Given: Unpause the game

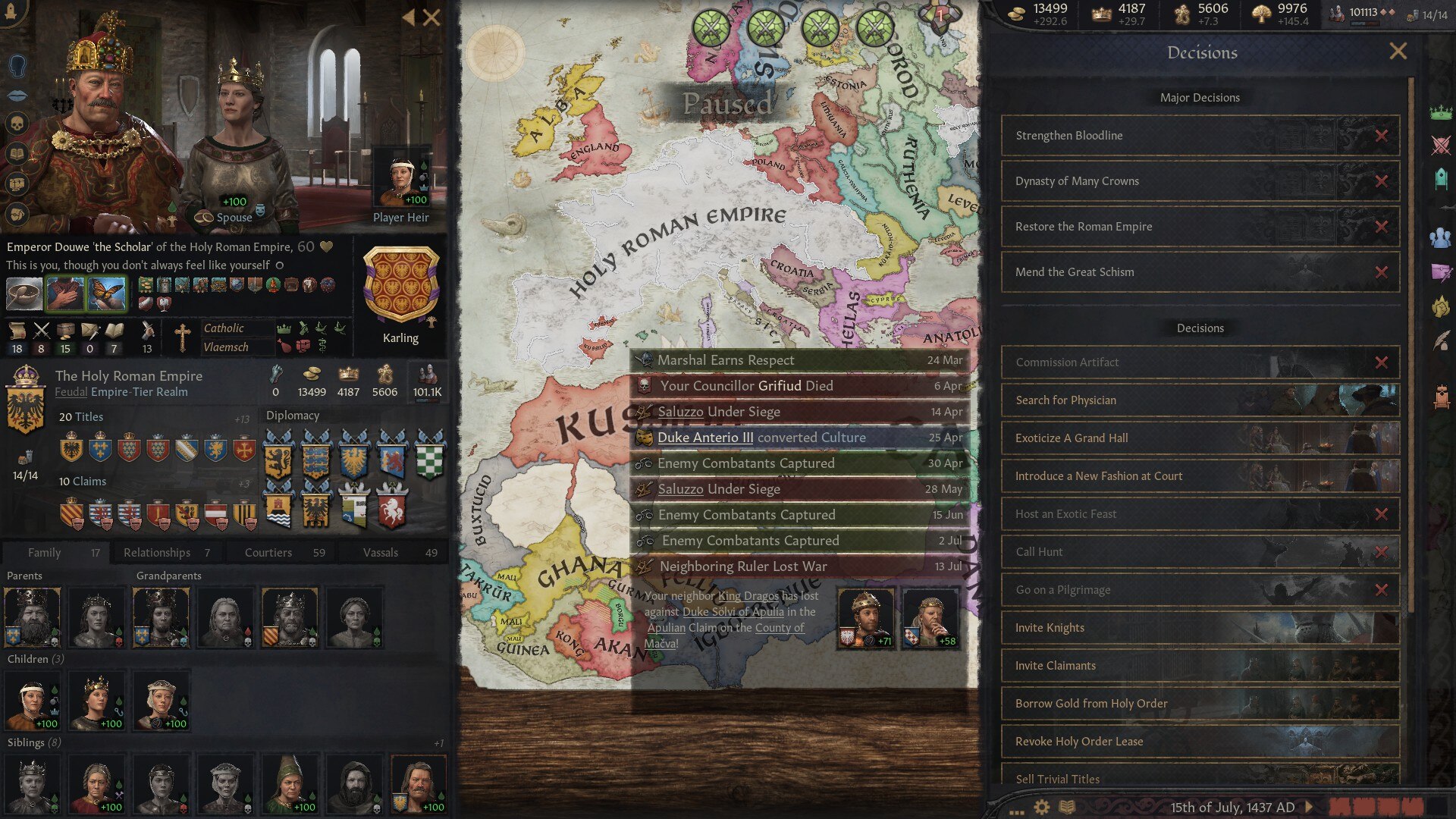Looking at the screenshot, I should coord(1307,806).
